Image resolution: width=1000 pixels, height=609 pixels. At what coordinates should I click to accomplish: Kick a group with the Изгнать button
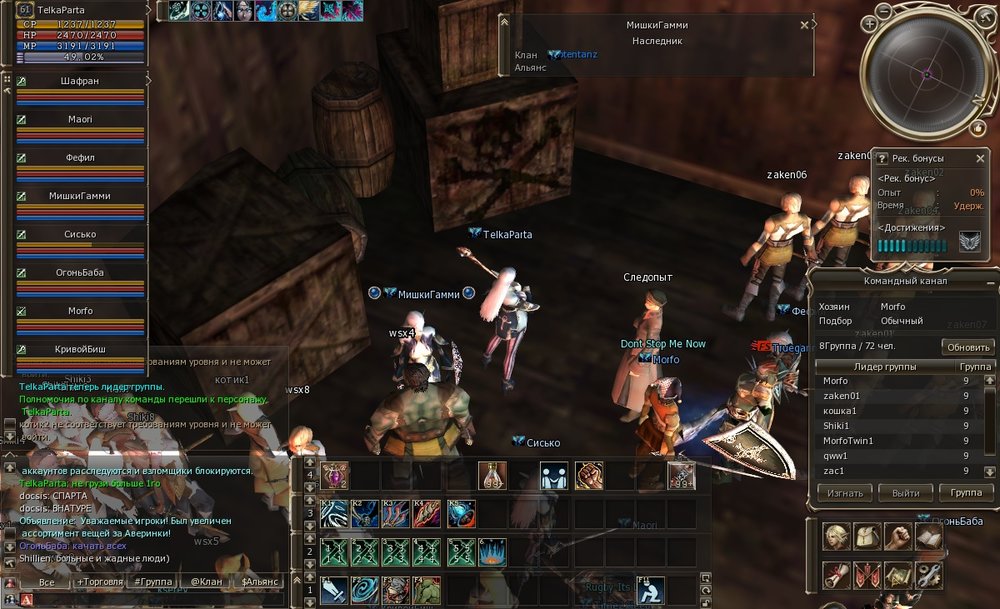tap(846, 493)
